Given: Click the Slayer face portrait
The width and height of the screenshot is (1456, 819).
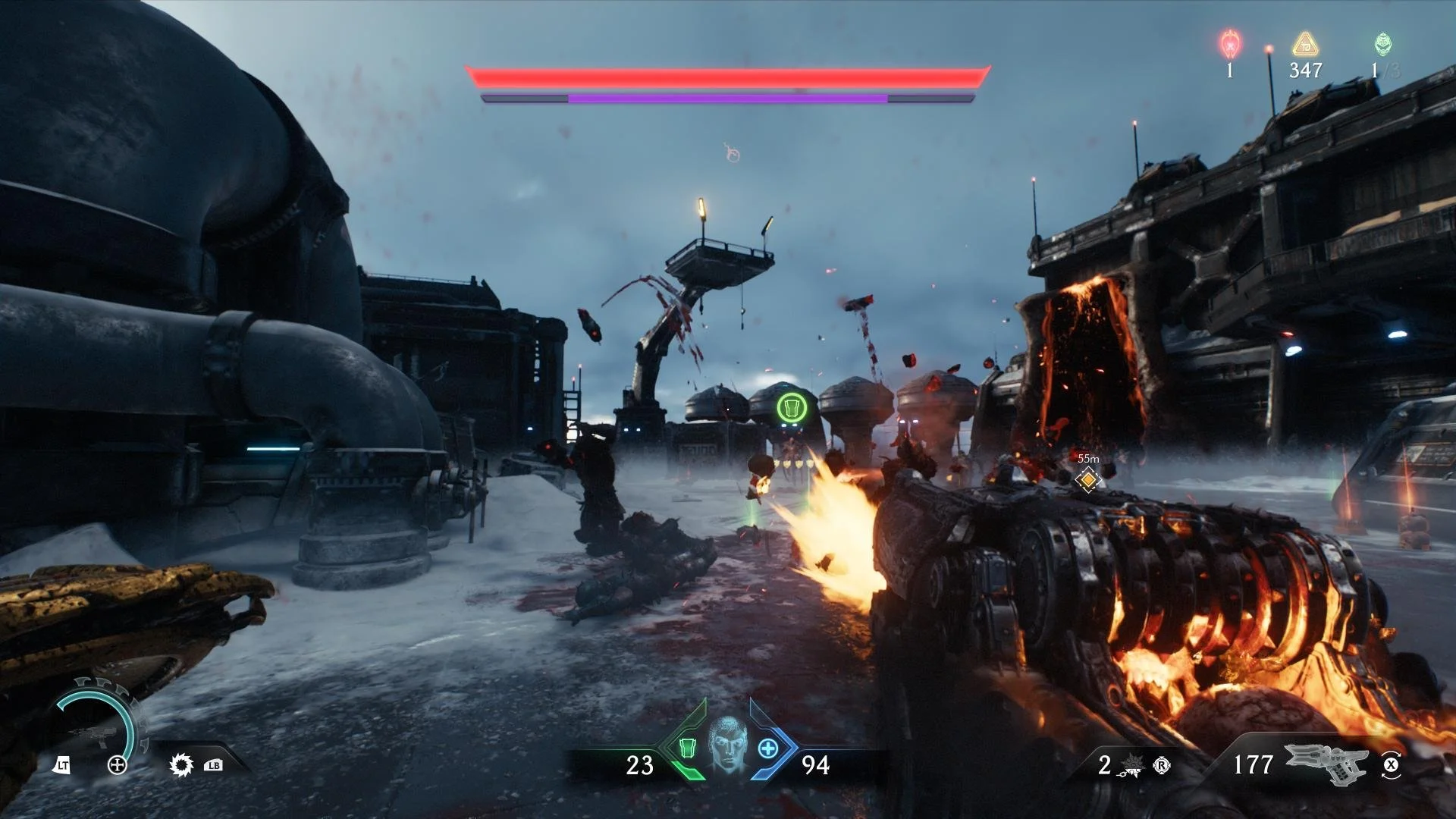Looking at the screenshot, I should (727, 745).
